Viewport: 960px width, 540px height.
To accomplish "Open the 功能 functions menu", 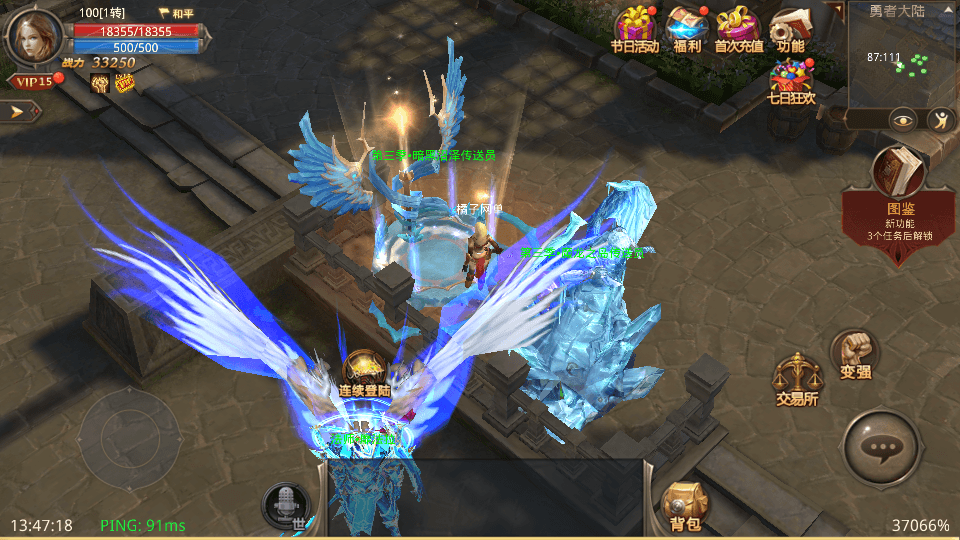I will point(791,27).
